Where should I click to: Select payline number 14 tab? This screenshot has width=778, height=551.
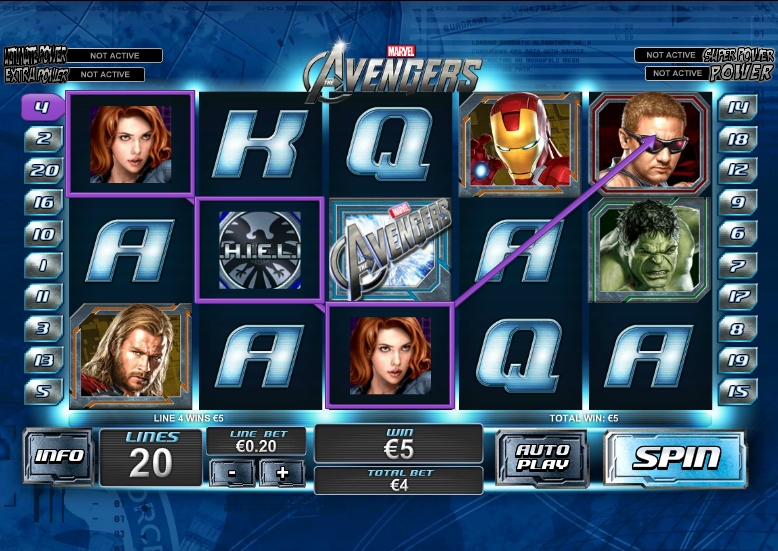[737, 106]
